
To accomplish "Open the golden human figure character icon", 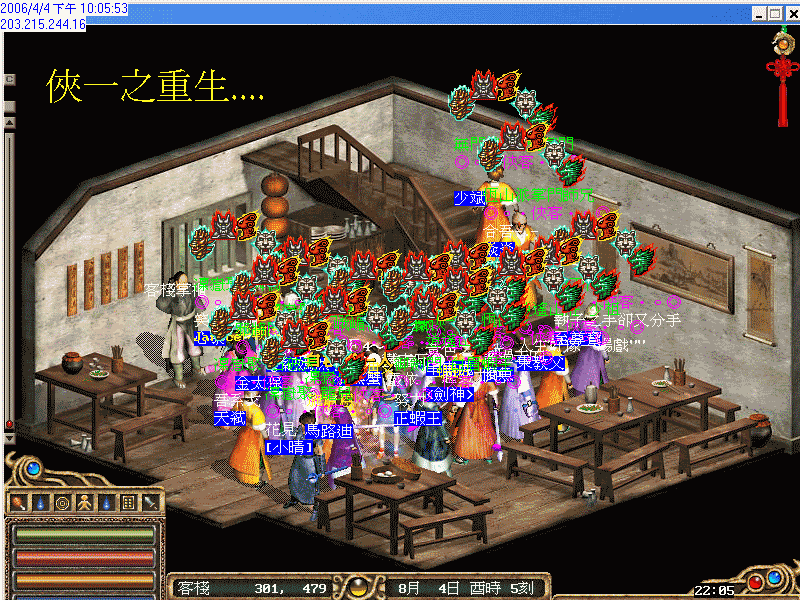I will [x=84, y=502].
